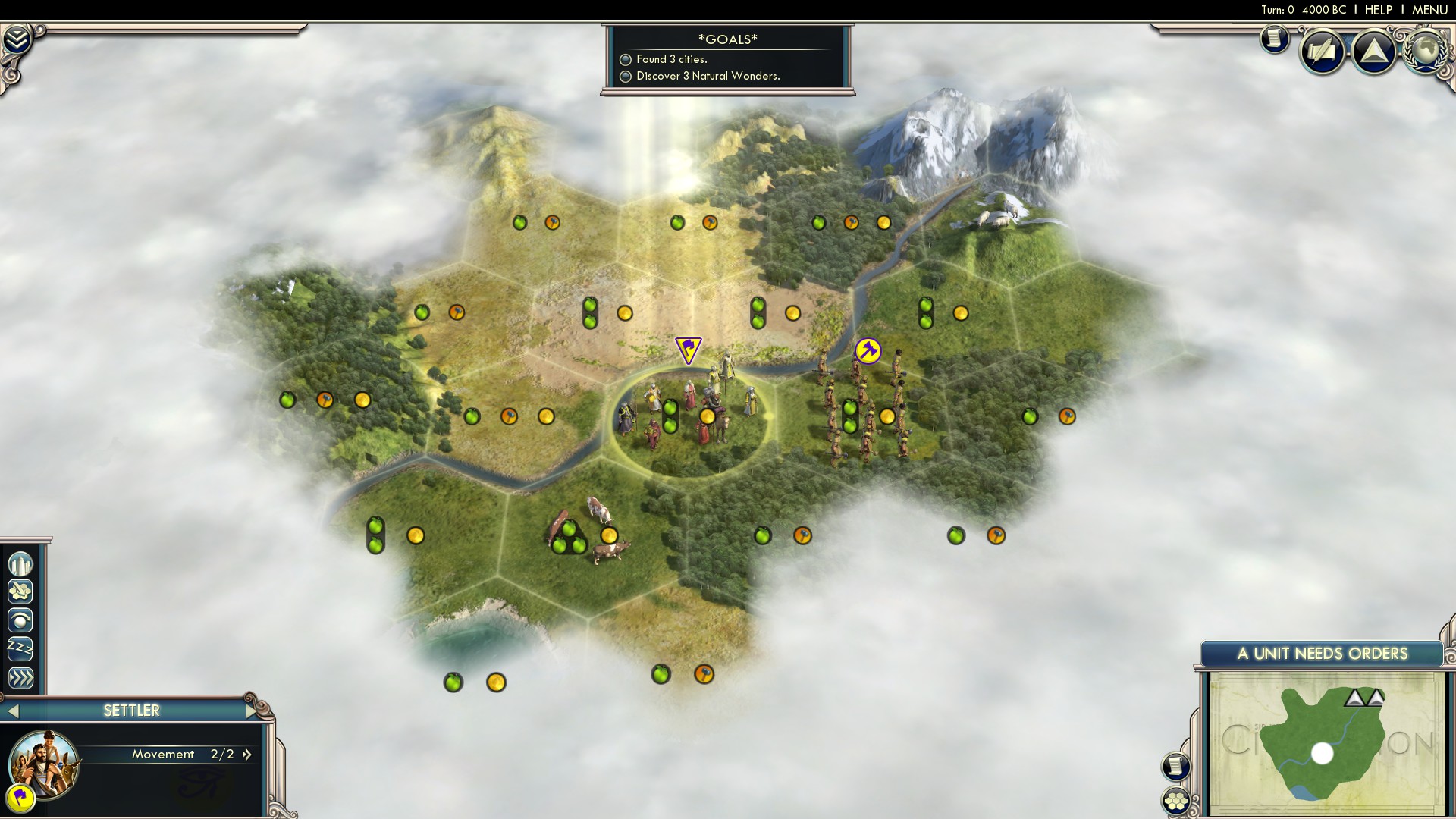Skip the unit's turn with chevron arrows icon
Screen dimensions: 1456x819
tap(20, 678)
